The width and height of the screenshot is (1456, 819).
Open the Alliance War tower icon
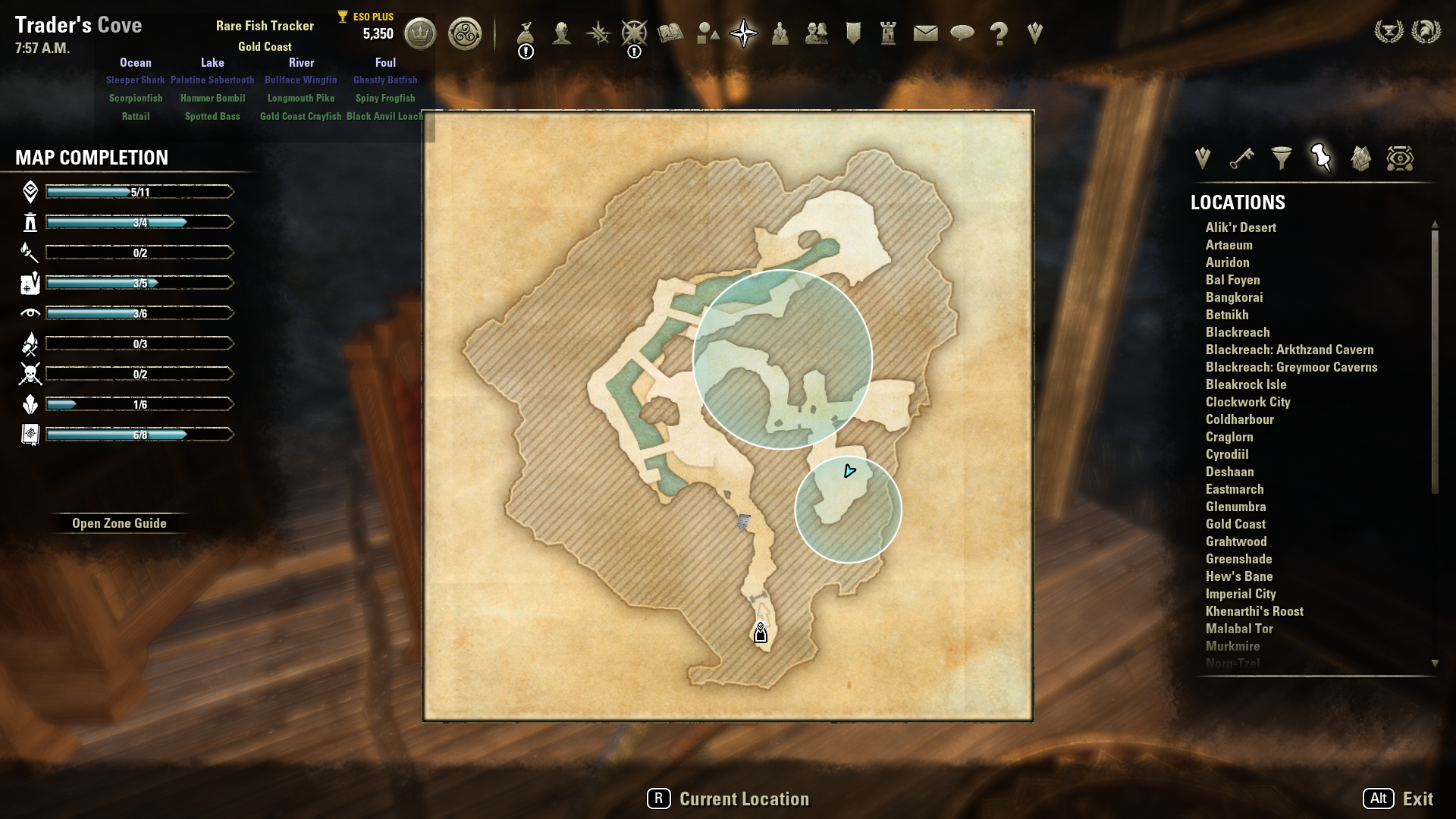889,33
